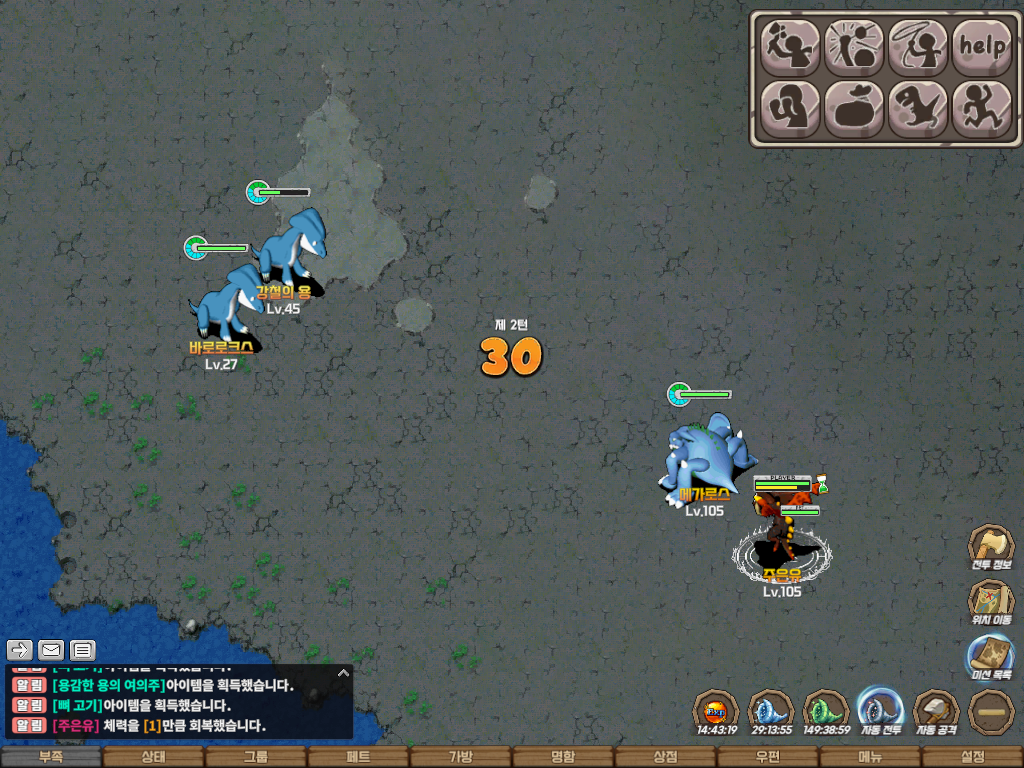Viewport: 1024px width, 768px height.
Task: Switch to the 상태 status tab
Action: (153, 757)
